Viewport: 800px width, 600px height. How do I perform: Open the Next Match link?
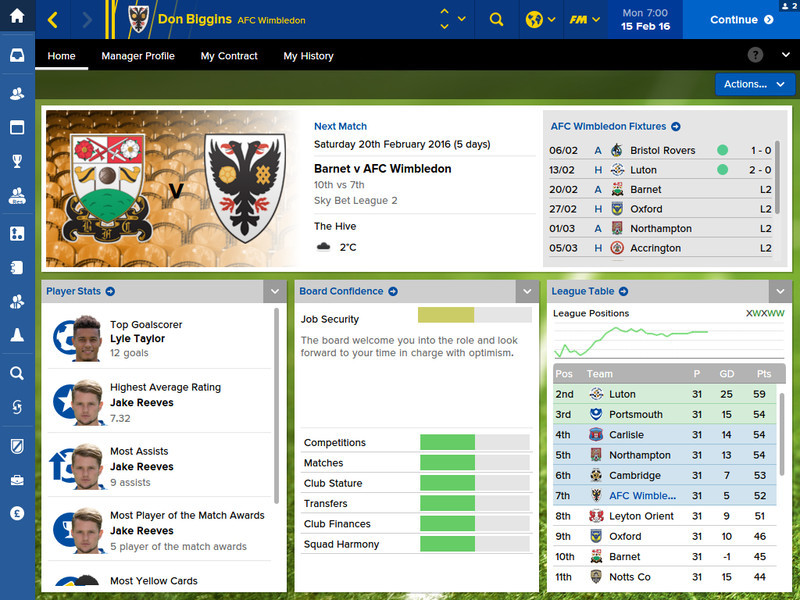tap(340, 126)
